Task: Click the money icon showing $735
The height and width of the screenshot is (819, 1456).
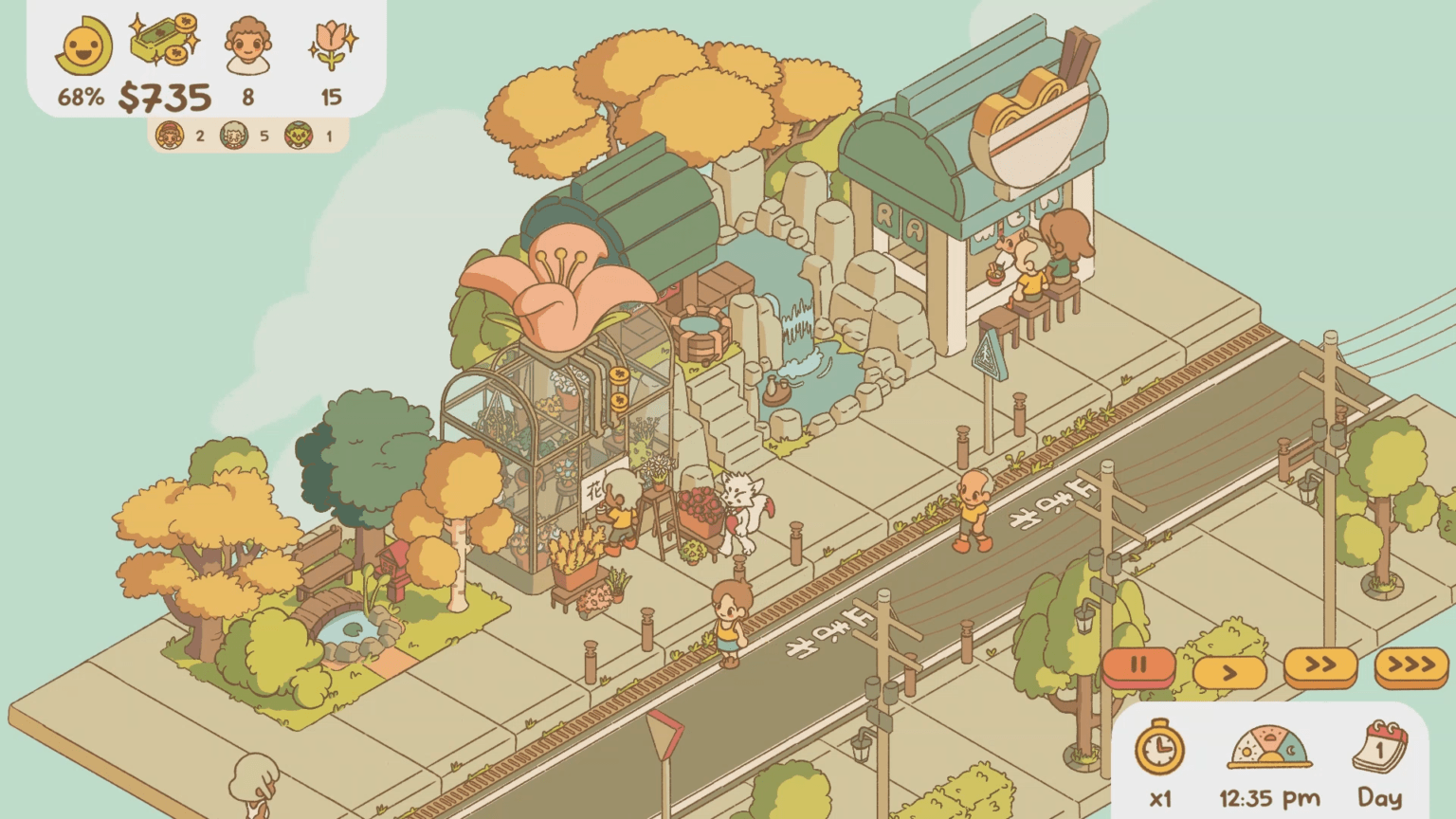Action: 161,43
